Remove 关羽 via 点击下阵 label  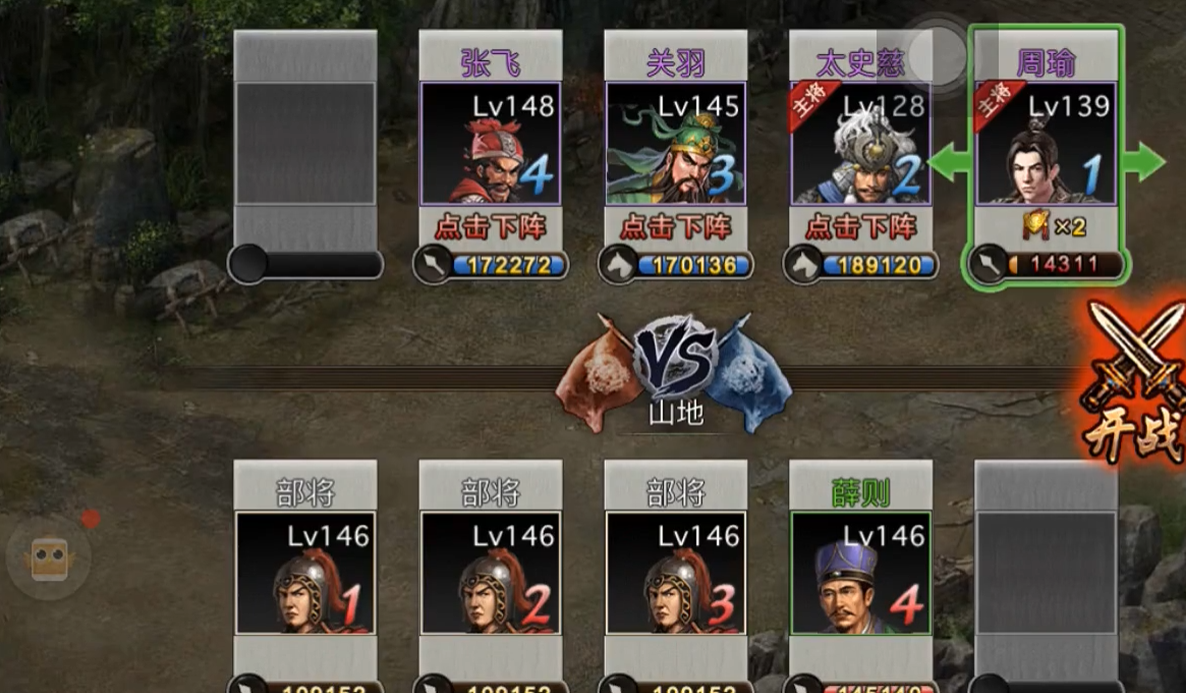click(x=676, y=227)
